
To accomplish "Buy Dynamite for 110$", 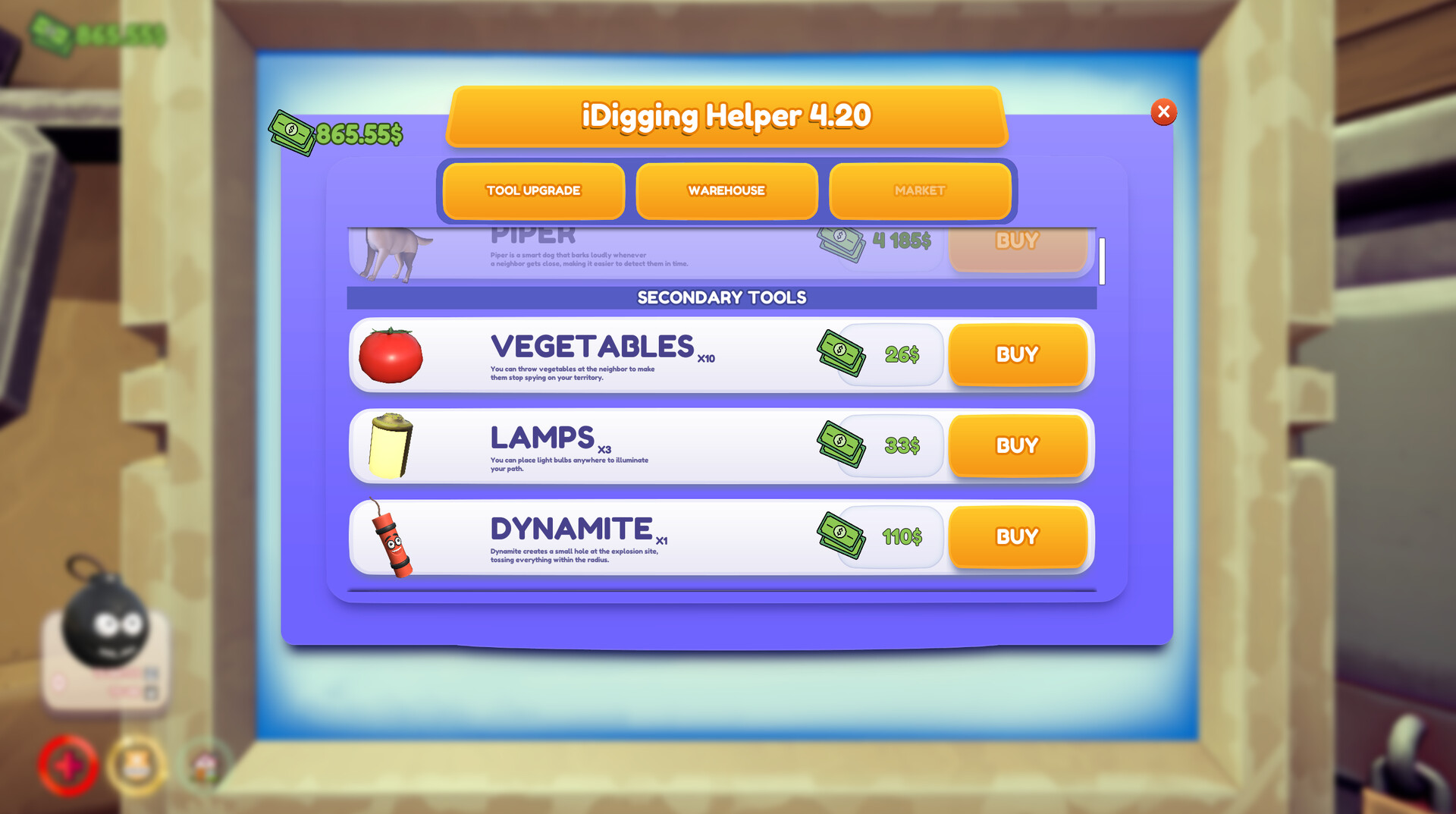I will pyautogui.click(x=1017, y=537).
